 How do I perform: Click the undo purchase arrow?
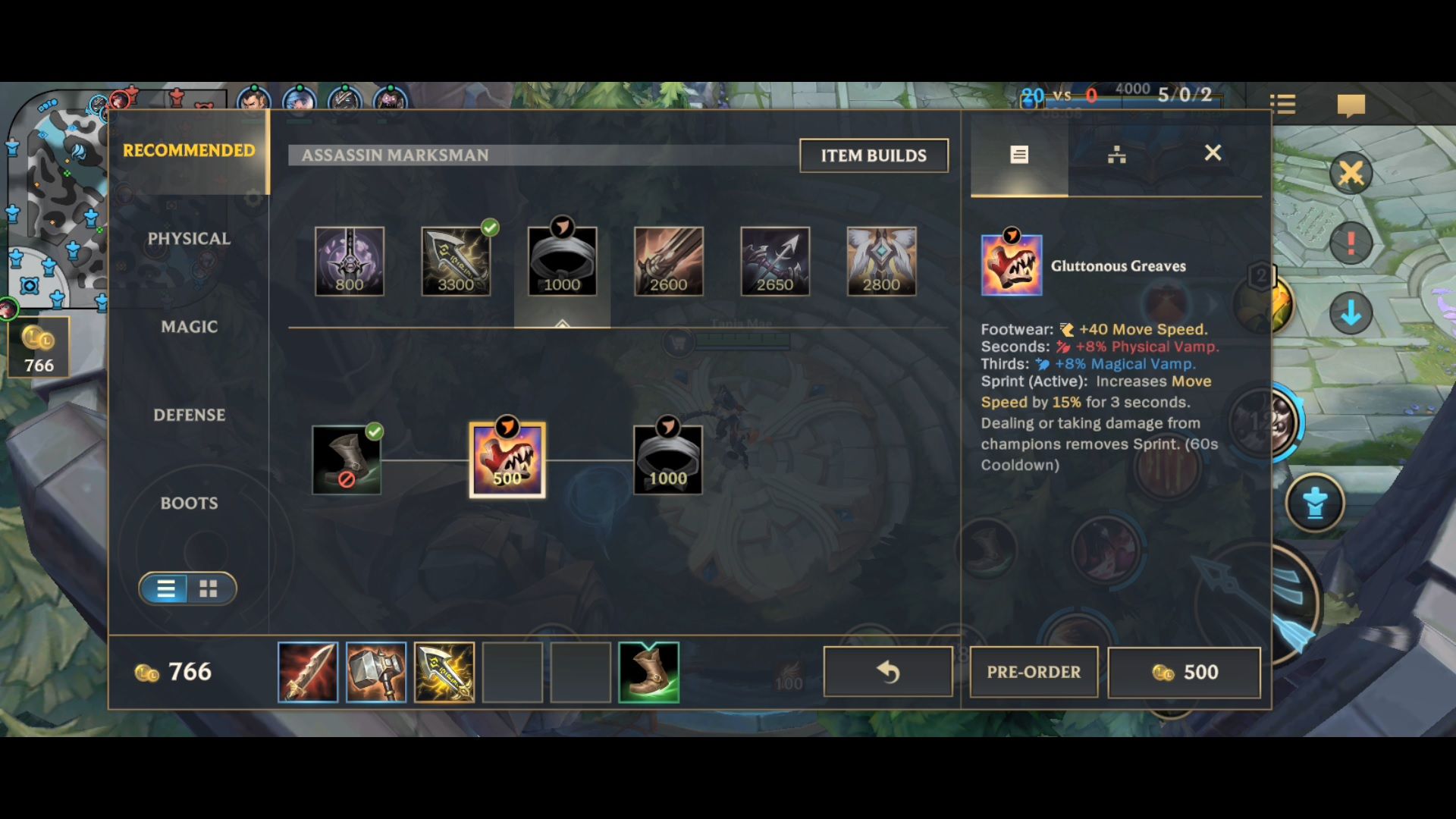[887, 672]
